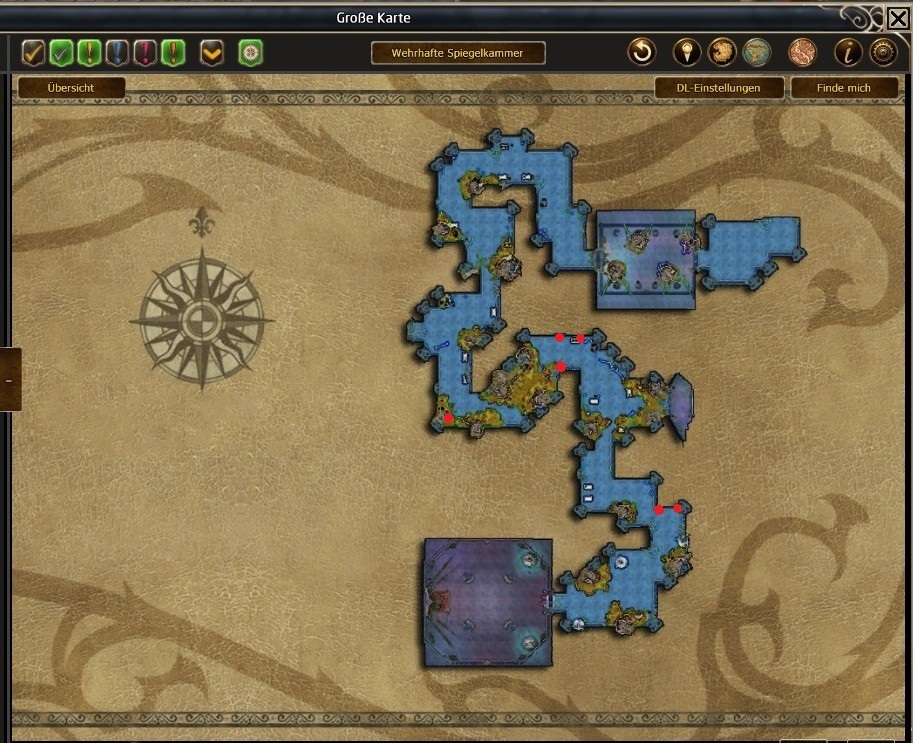Toggle the blue exclamation mark filter
The image size is (913, 743).
coord(118,52)
